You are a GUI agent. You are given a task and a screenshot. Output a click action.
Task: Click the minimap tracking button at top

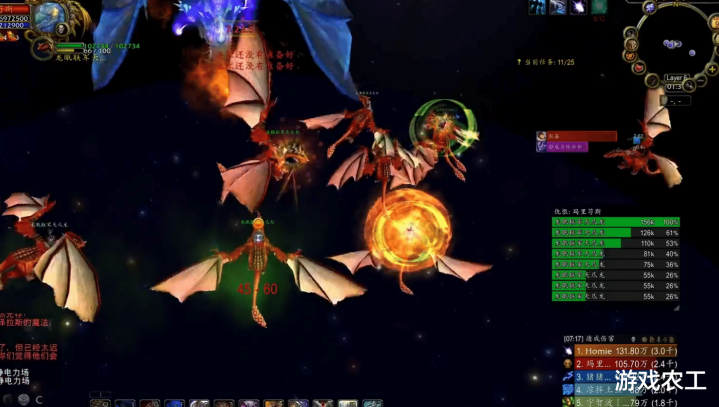tap(649, 7)
